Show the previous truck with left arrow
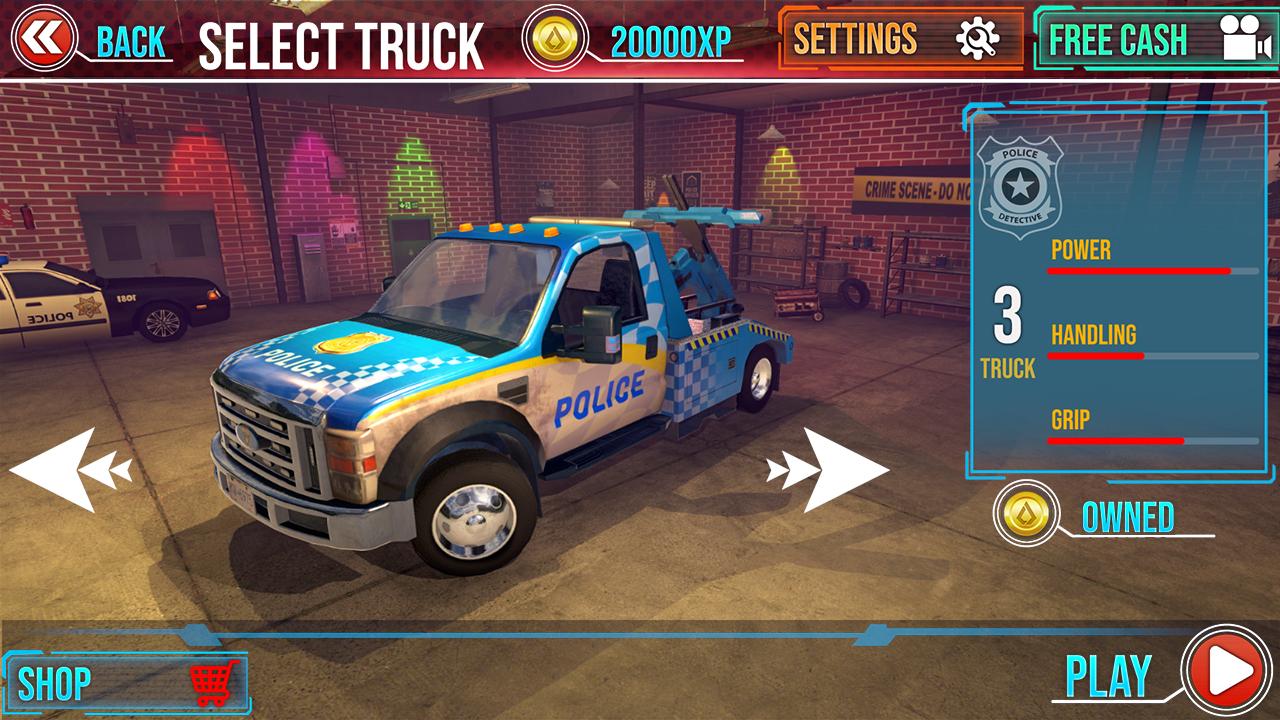The image size is (1280, 720). pos(70,469)
